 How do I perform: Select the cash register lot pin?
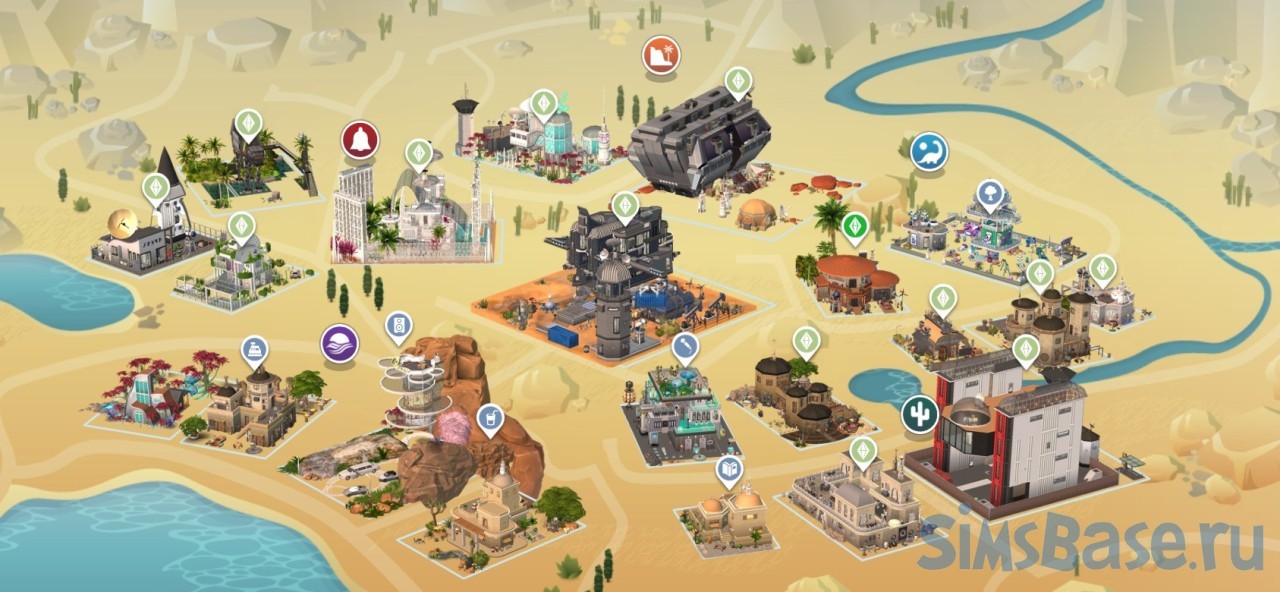pos(255,350)
